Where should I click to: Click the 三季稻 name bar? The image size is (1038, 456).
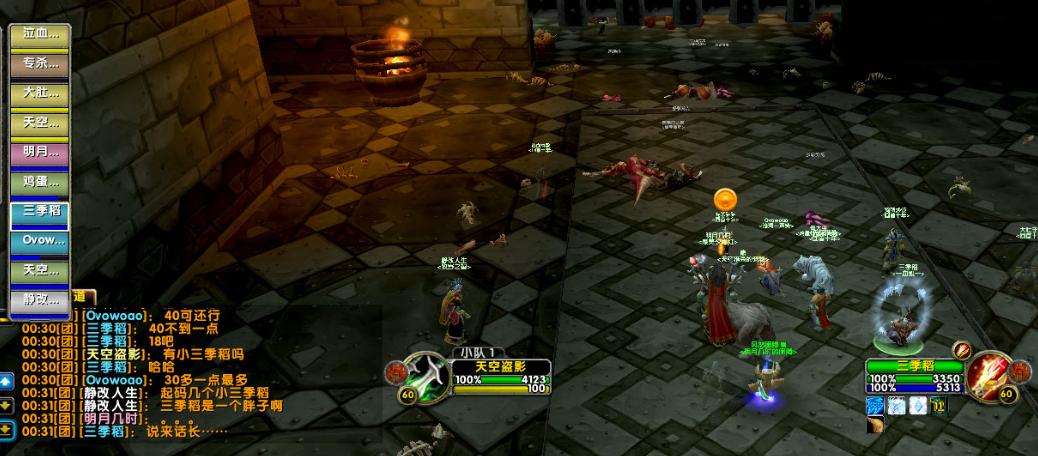pyautogui.click(x=913, y=366)
